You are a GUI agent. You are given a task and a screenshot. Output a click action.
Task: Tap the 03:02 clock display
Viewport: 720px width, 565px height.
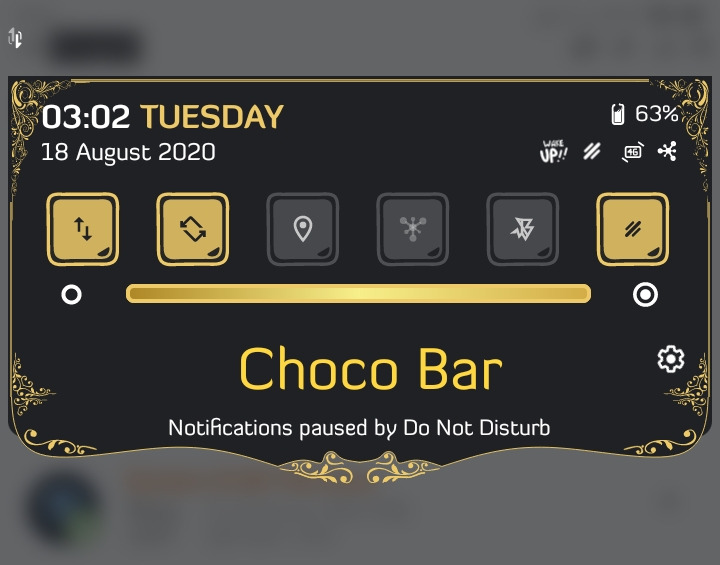pos(86,117)
